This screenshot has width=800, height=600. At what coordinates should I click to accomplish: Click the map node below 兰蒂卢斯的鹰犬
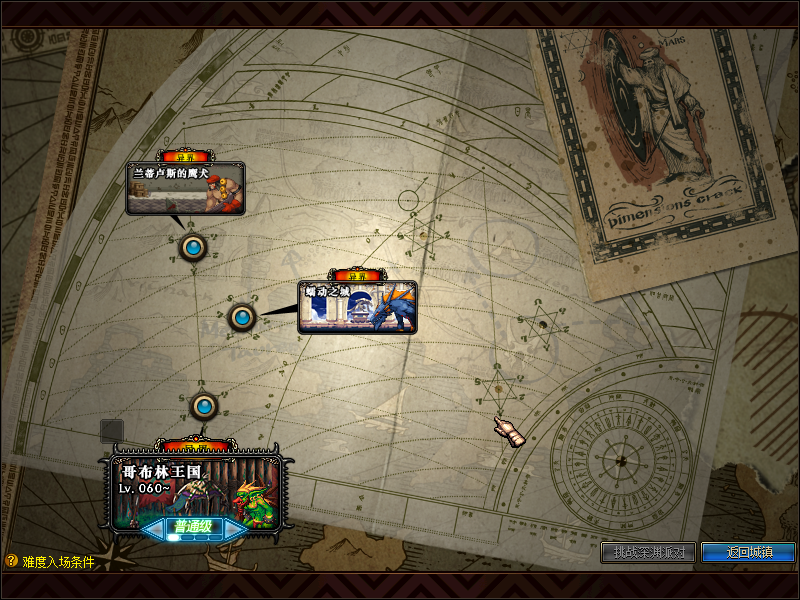pos(192,246)
